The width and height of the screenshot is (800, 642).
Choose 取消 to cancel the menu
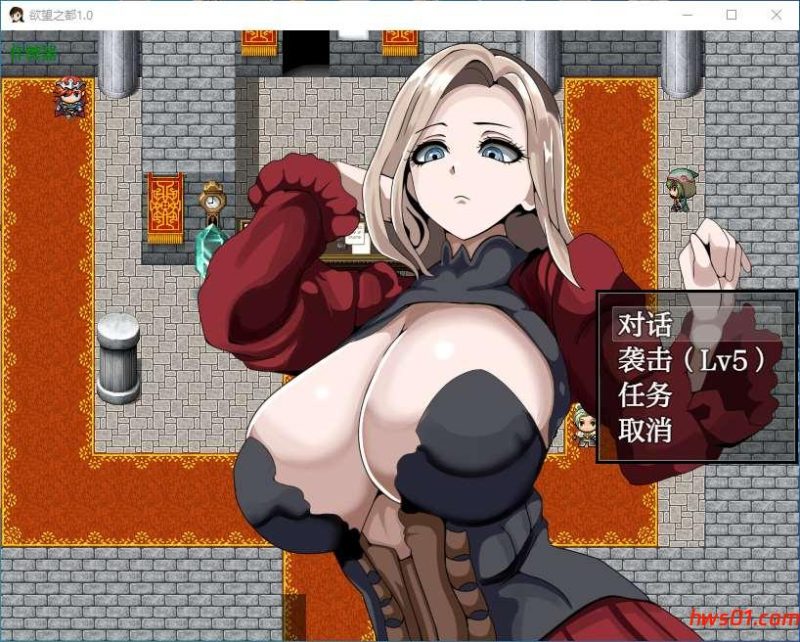(645, 432)
